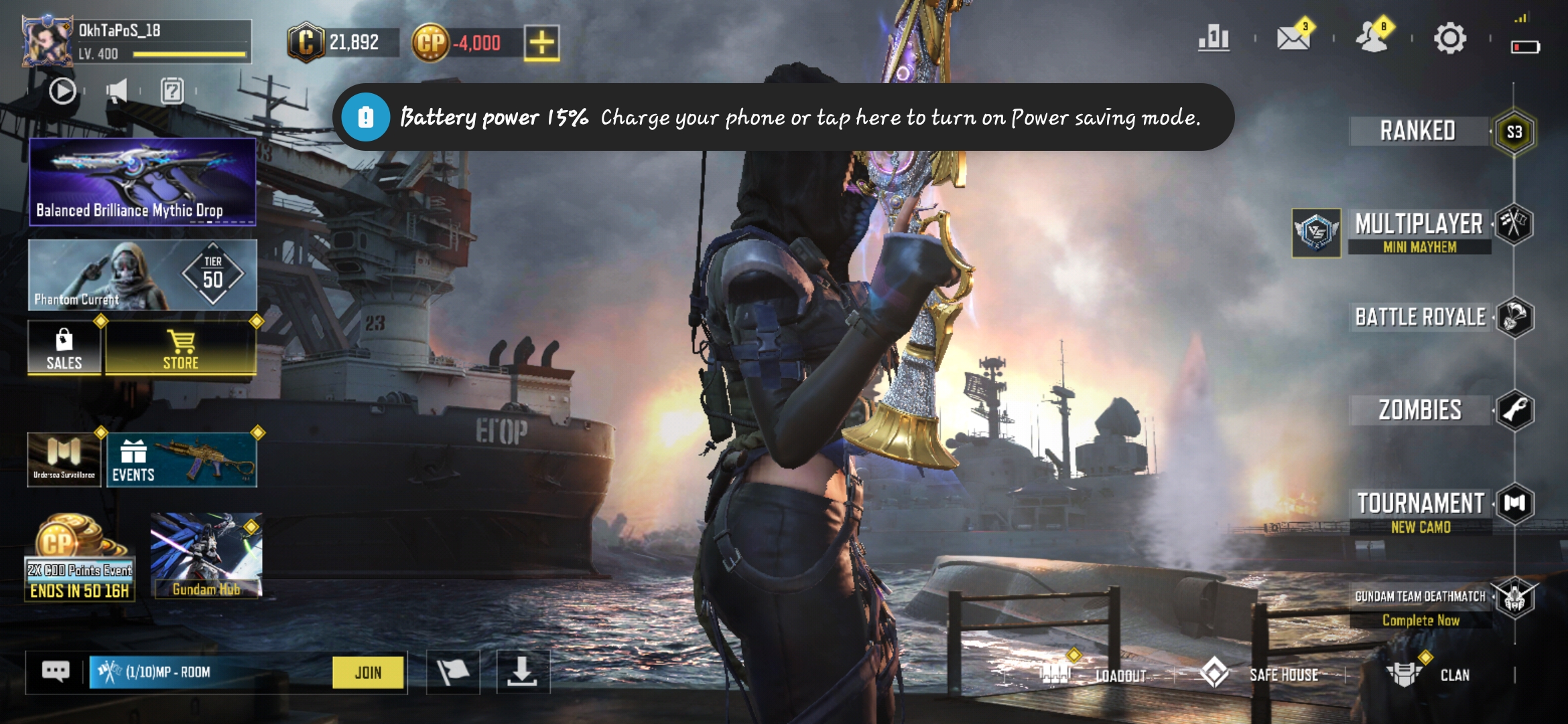Open the Store
Image resolution: width=1568 pixels, height=724 pixels.
[x=181, y=349]
